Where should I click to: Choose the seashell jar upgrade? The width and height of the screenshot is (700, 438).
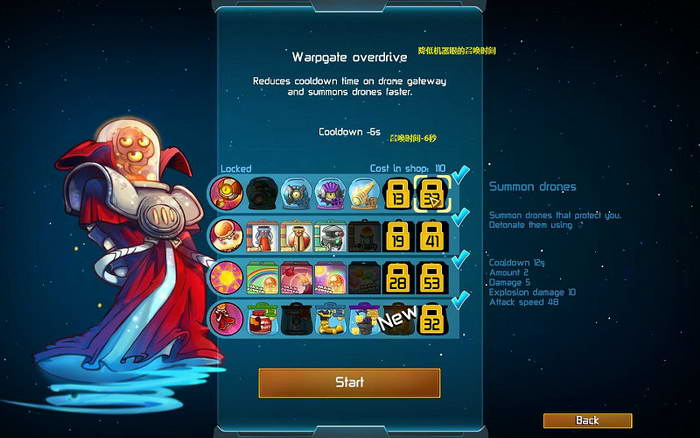click(363, 192)
